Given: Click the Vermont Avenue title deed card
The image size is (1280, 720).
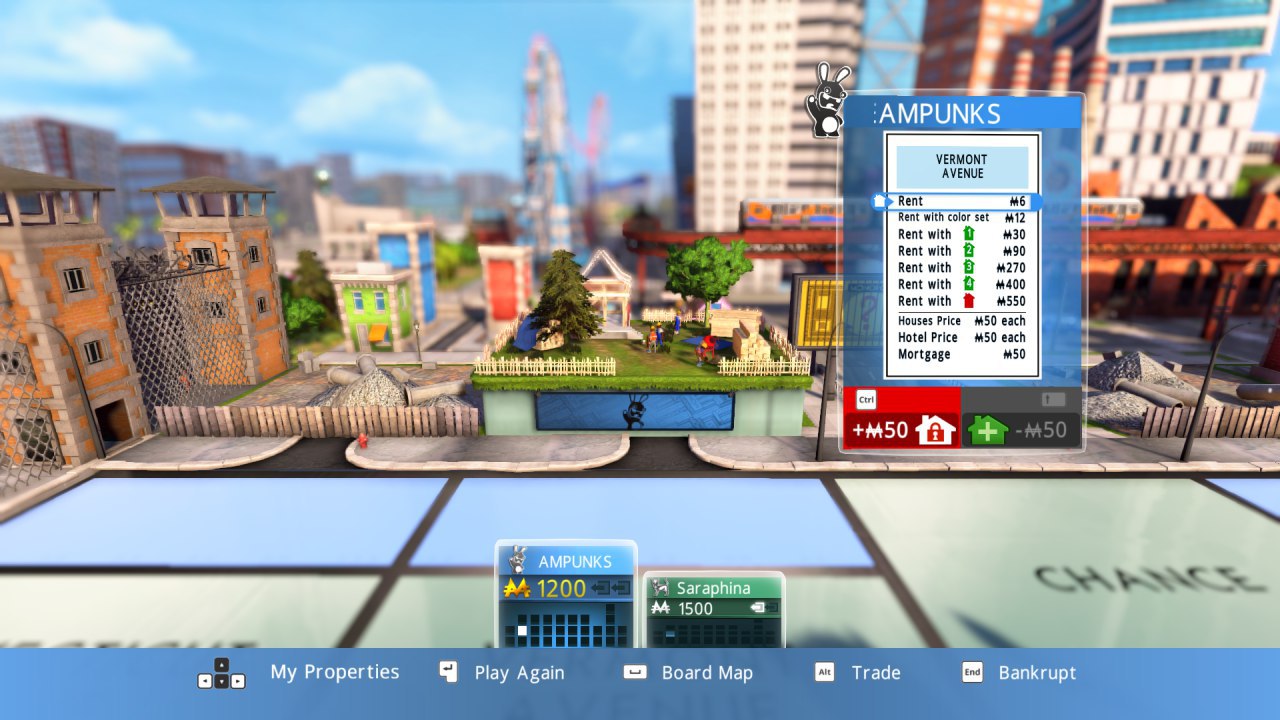Looking at the screenshot, I should pos(962,256).
